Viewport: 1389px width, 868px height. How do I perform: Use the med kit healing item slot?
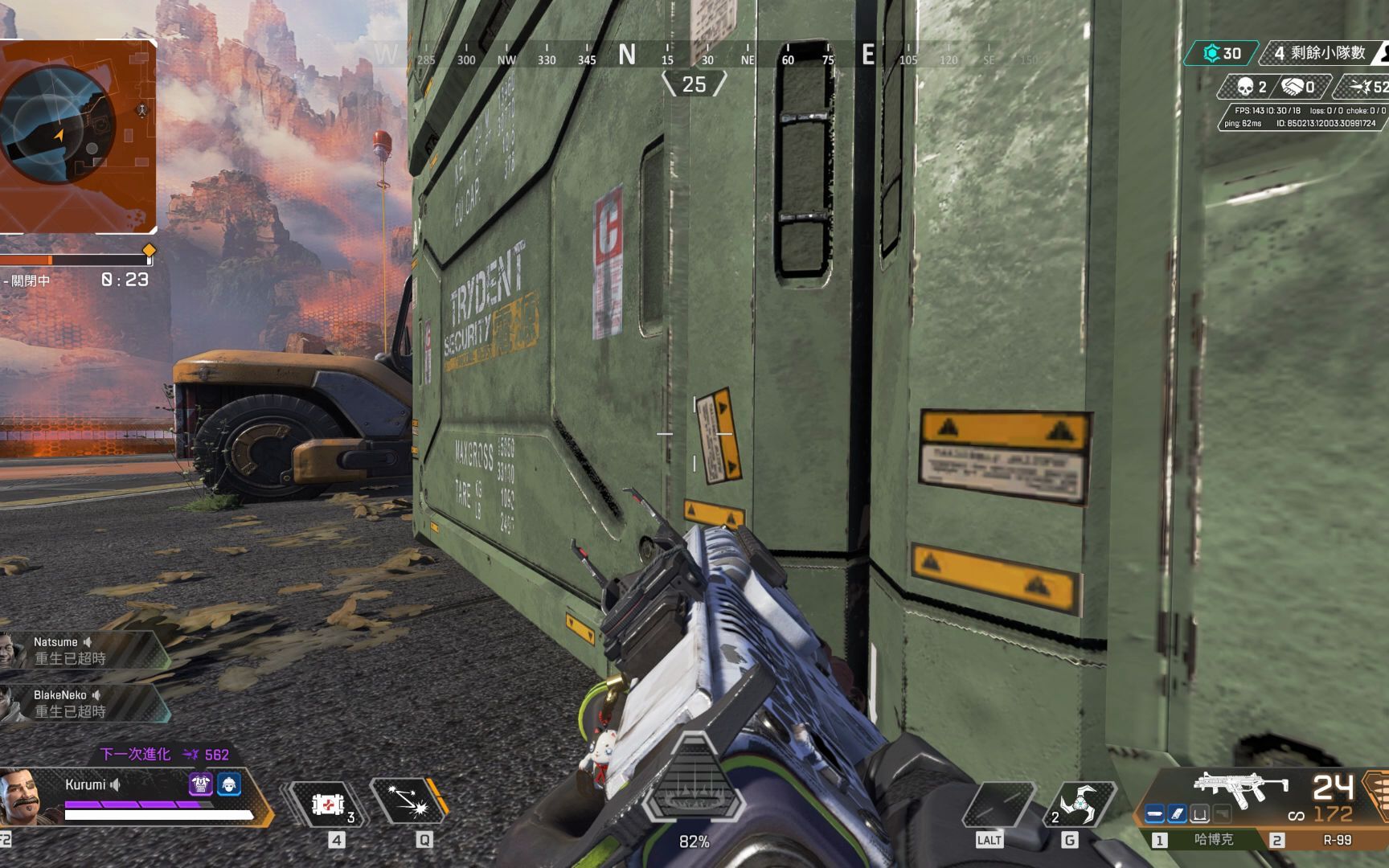[328, 804]
